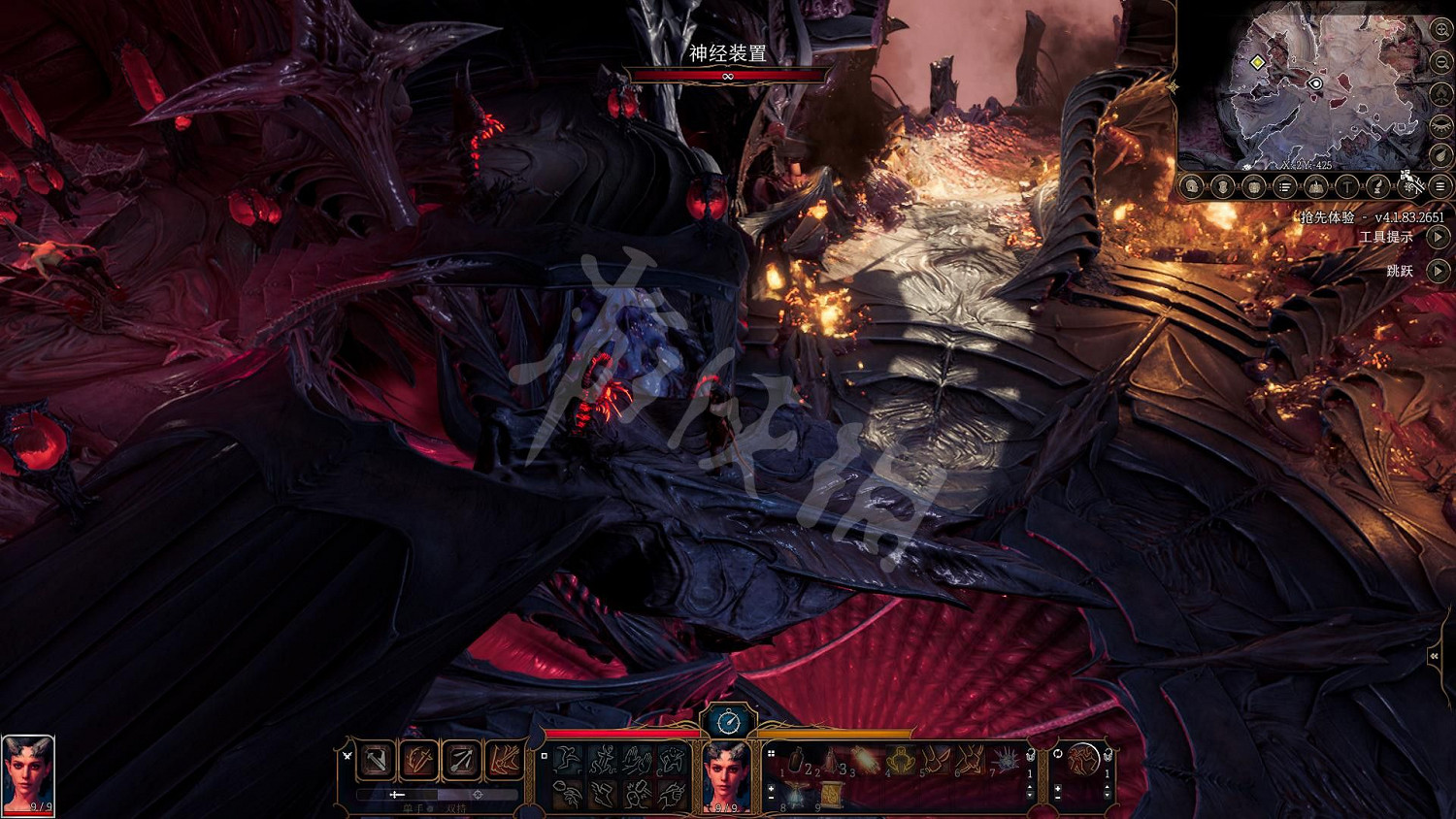The width and height of the screenshot is (1456, 819).
Task: Zoom out on the minimap
Action: (1441, 62)
